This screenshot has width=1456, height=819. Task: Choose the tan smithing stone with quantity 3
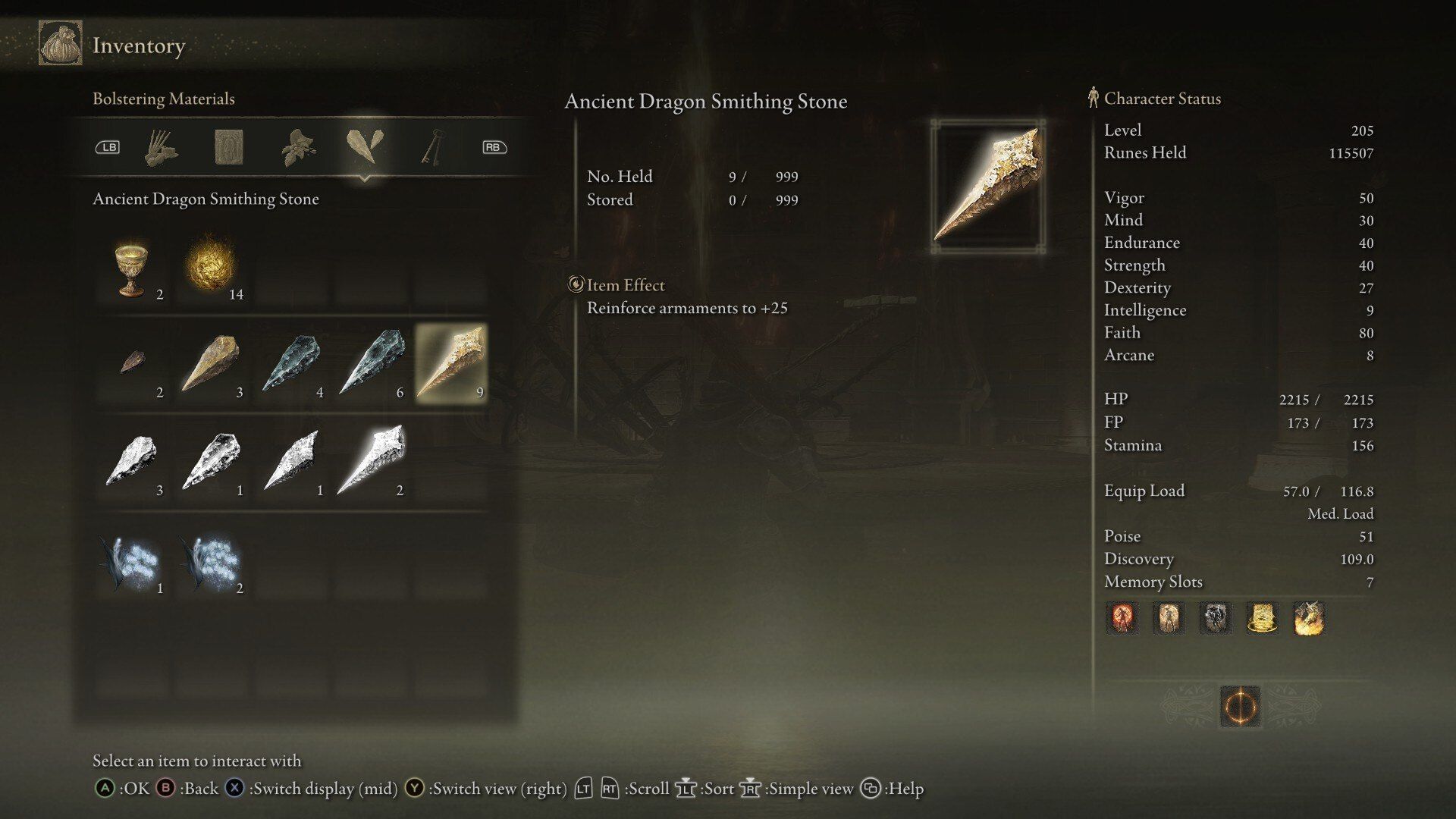[x=212, y=364]
